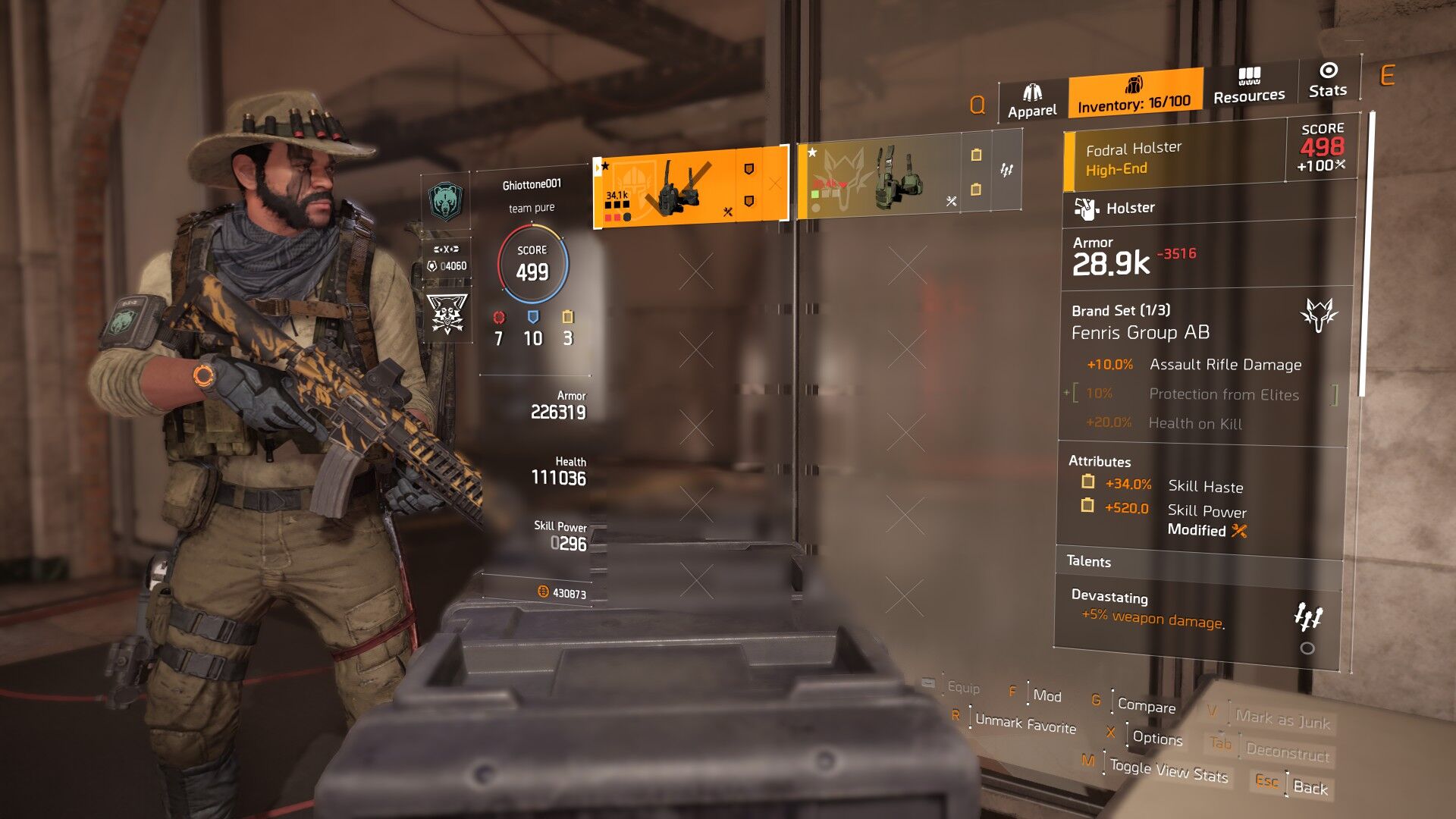Screen dimensions: 1456x819
Task: Go to the Resources tab
Action: [x=1249, y=86]
